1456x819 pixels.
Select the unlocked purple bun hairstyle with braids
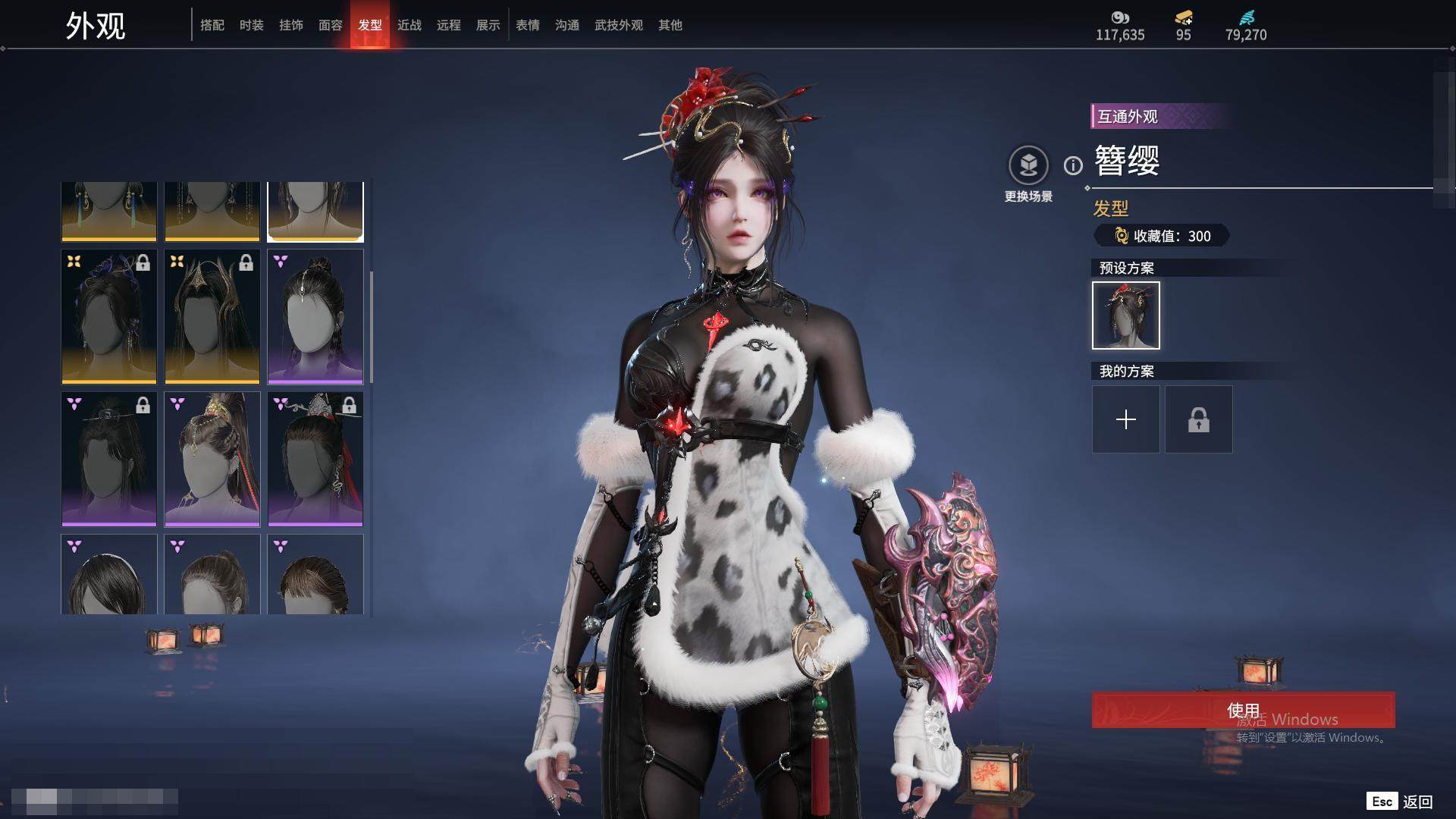(315, 316)
